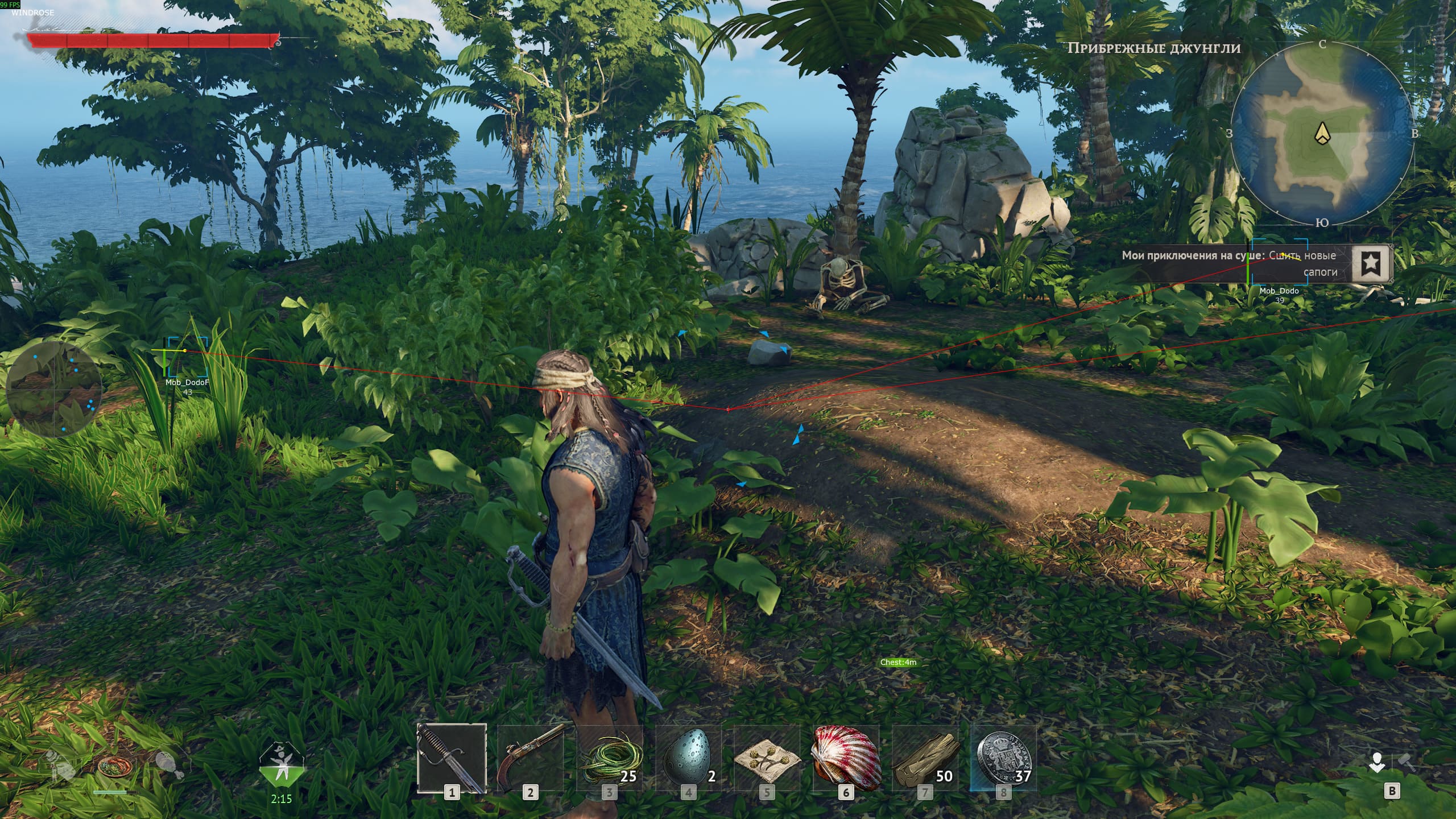Open the tracked quest about sewing new boots

pos(1234,263)
